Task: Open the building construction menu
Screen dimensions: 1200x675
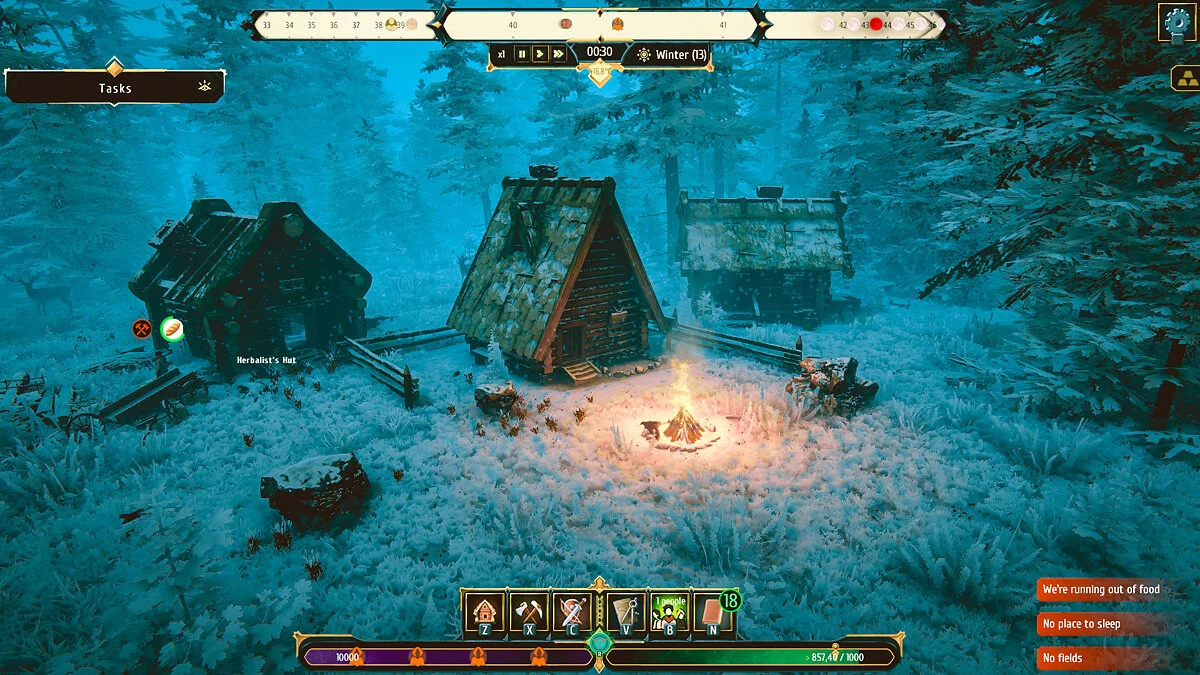Action: coord(485,612)
